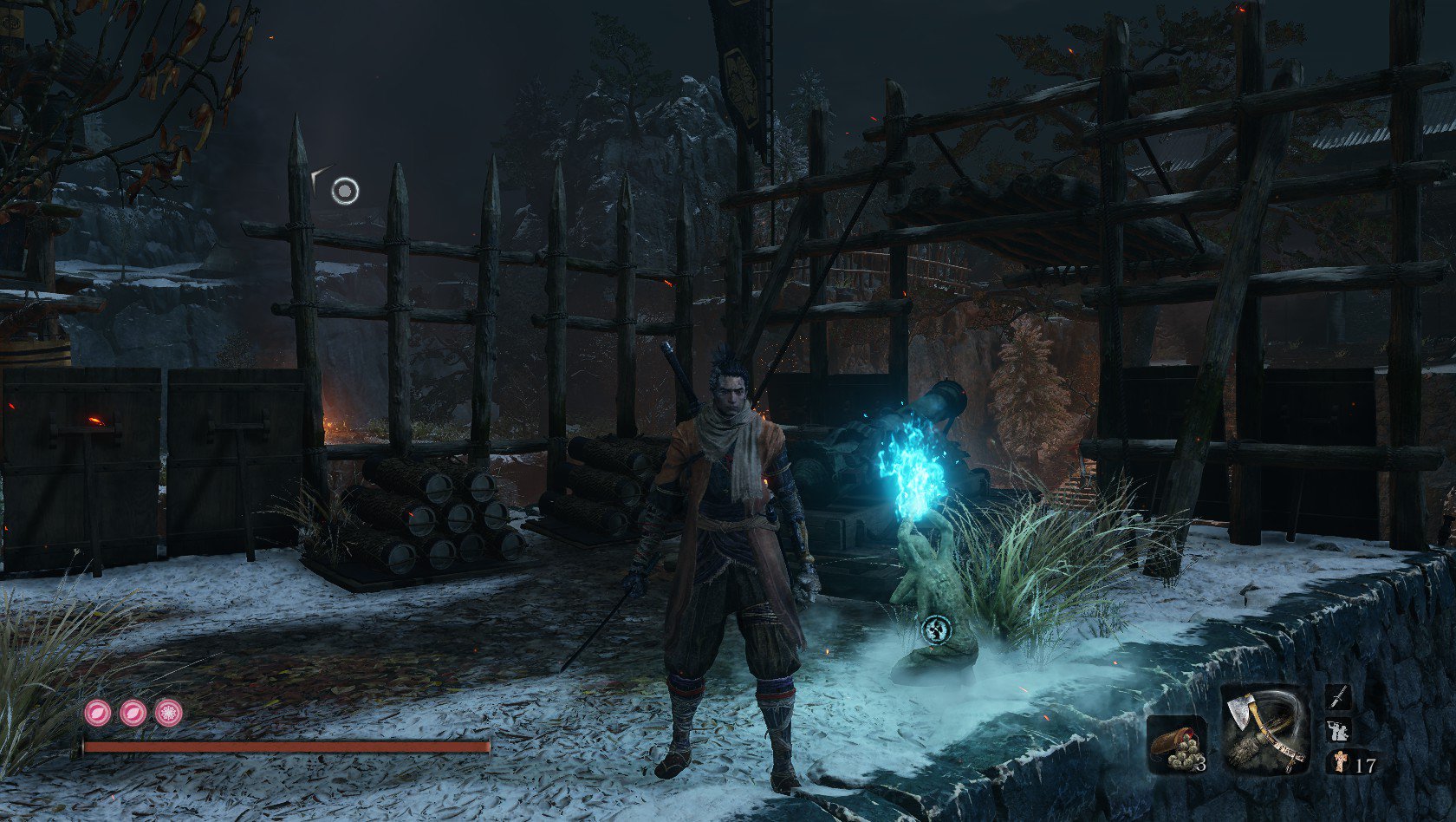Select the flower-patterned resurrection node
1456x822 pixels.
pyautogui.click(x=168, y=713)
